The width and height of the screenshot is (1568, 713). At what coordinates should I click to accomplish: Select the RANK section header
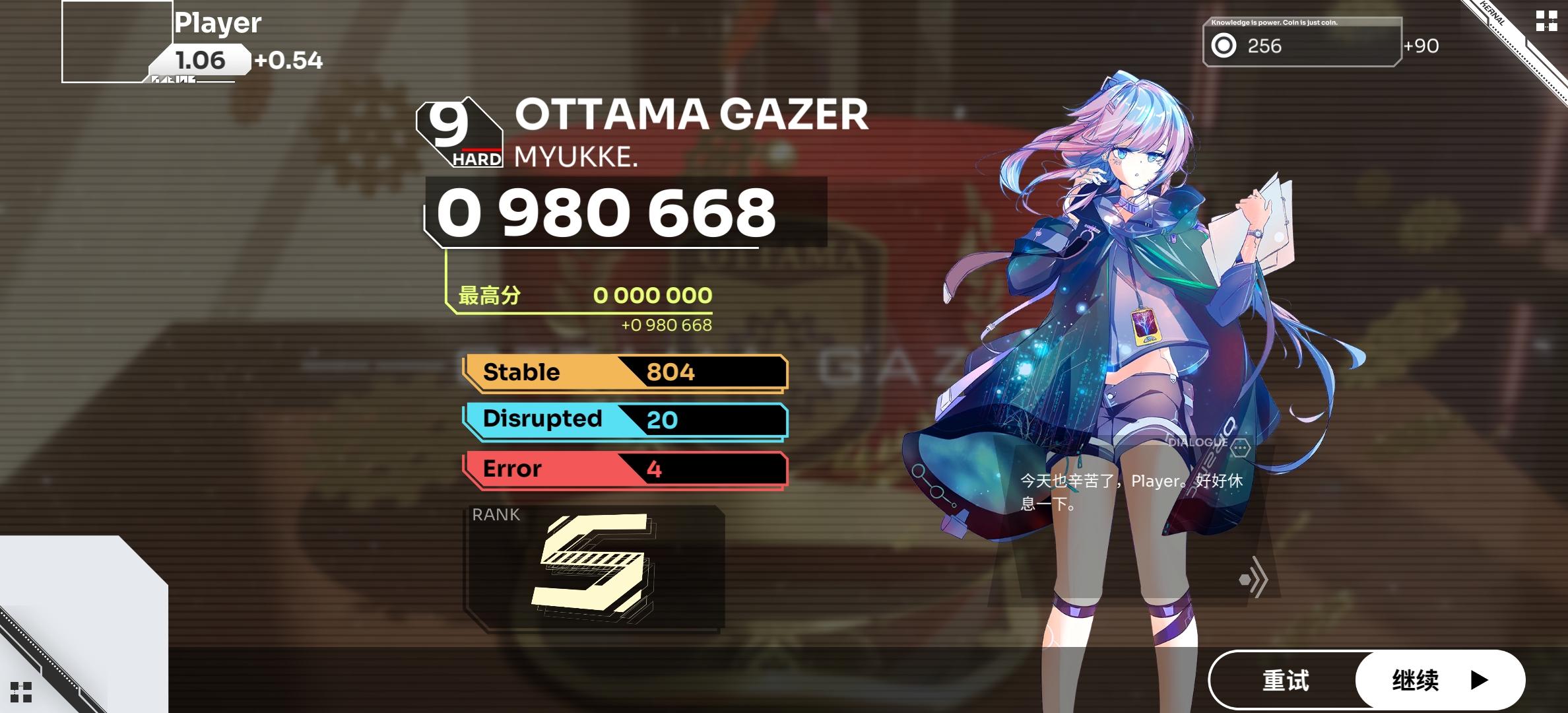[x=496, y=515]
